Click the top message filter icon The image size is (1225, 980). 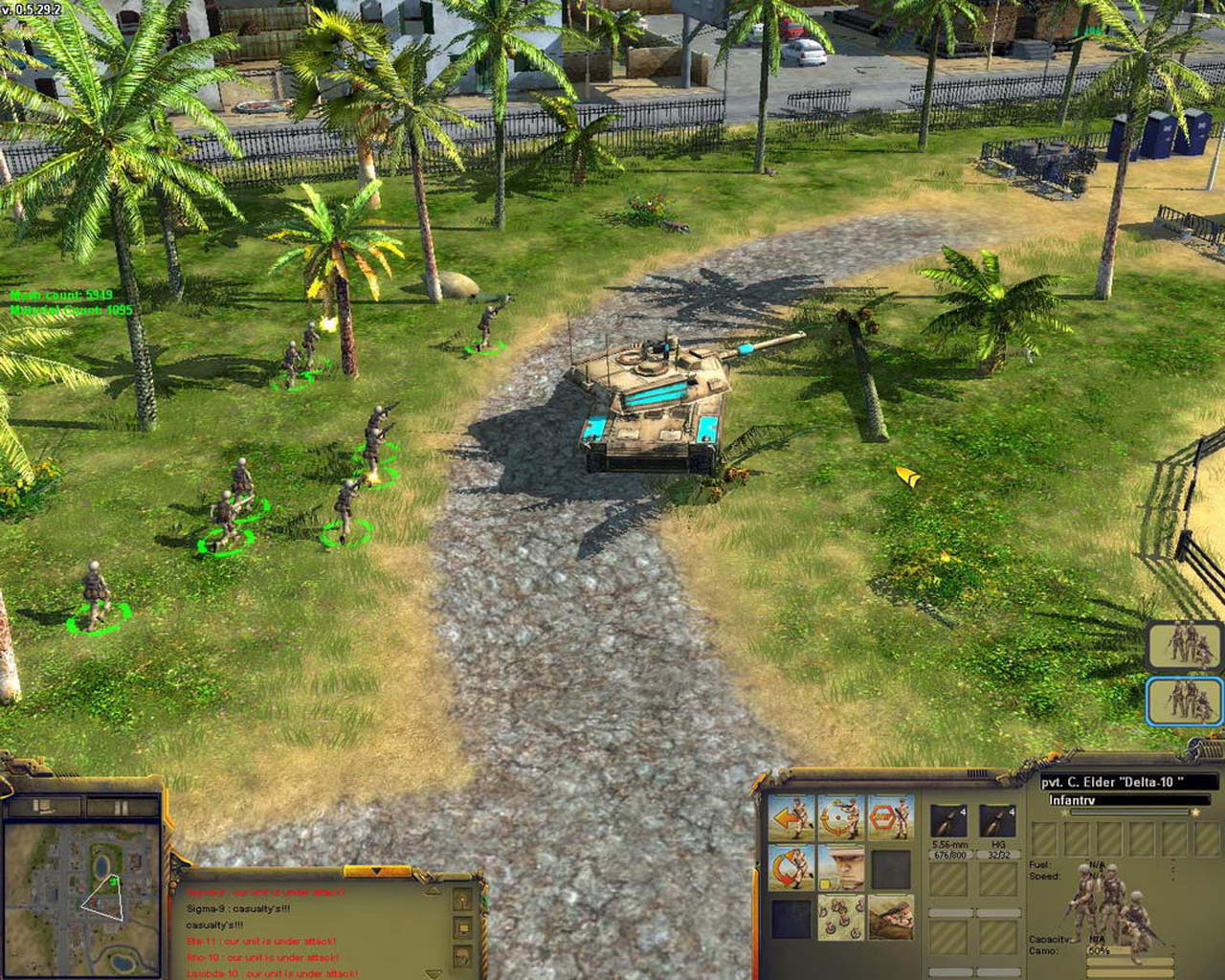(x=462, y=900)
